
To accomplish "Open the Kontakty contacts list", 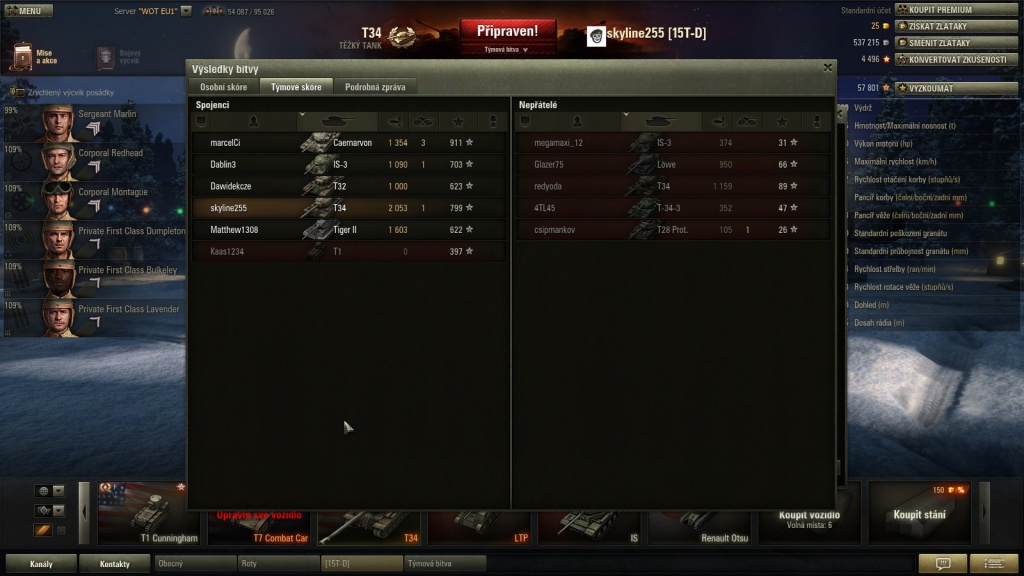I will 114,564.
